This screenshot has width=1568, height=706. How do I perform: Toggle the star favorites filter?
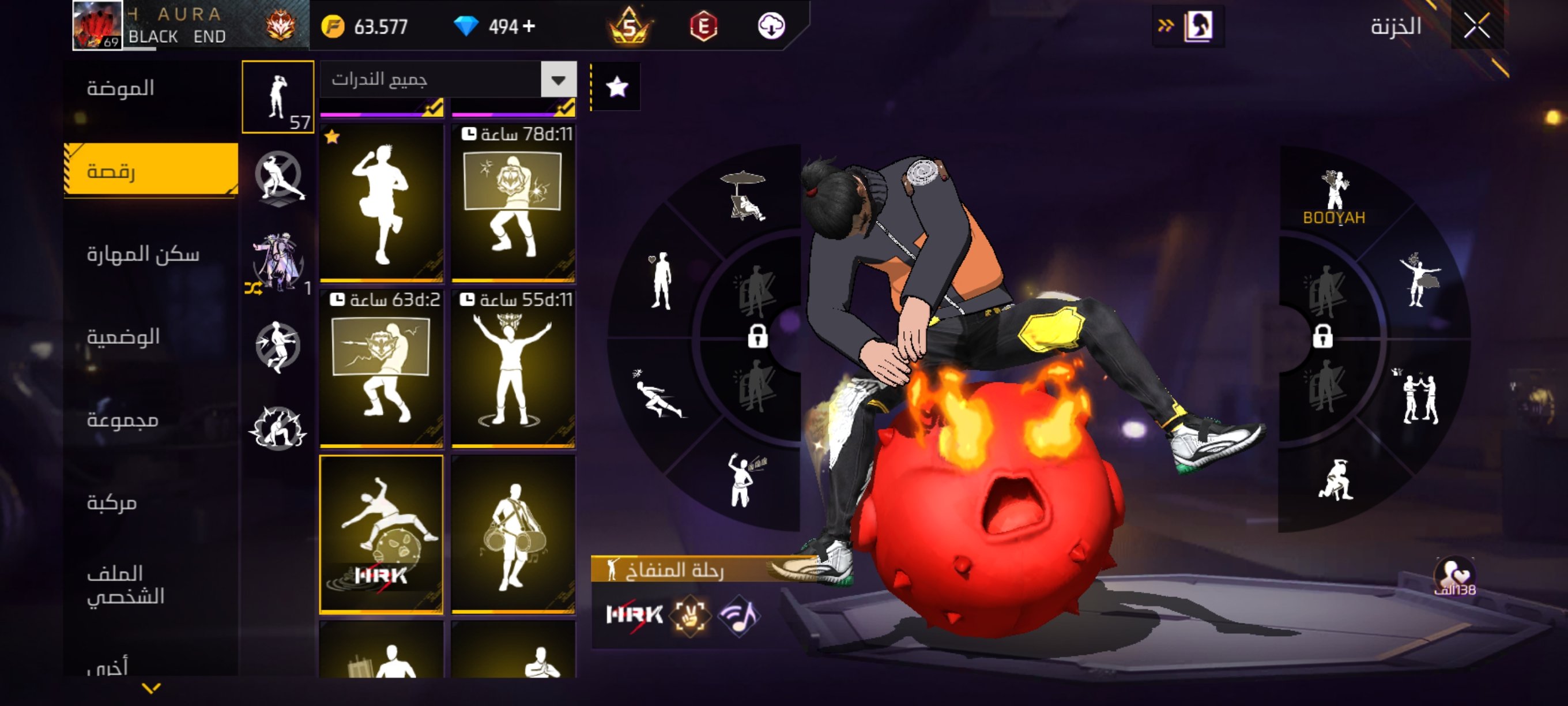click(617, 87)
